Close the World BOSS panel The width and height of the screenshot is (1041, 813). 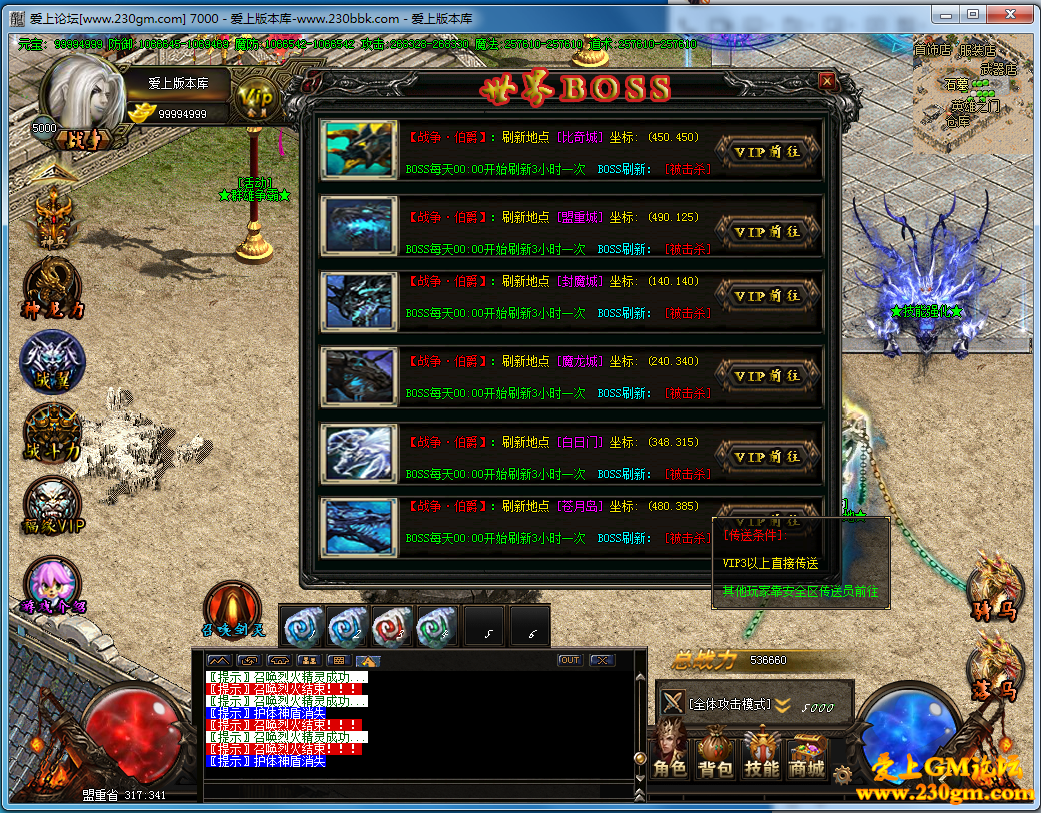826,81
